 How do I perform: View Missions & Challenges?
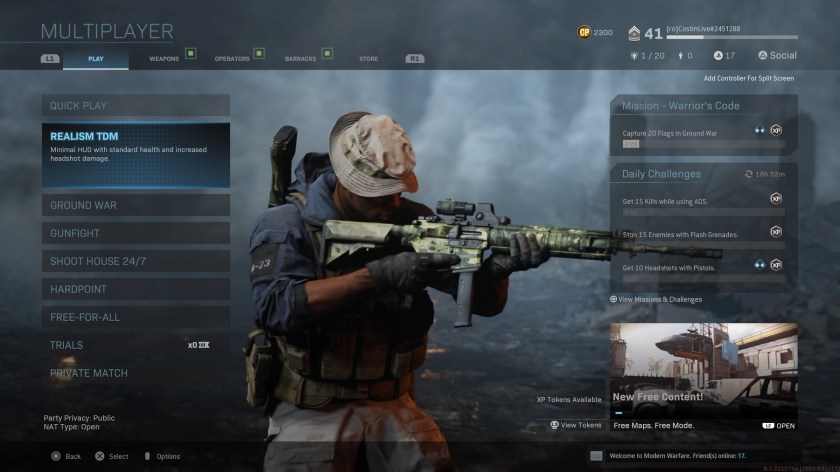[x=660, y=299]
